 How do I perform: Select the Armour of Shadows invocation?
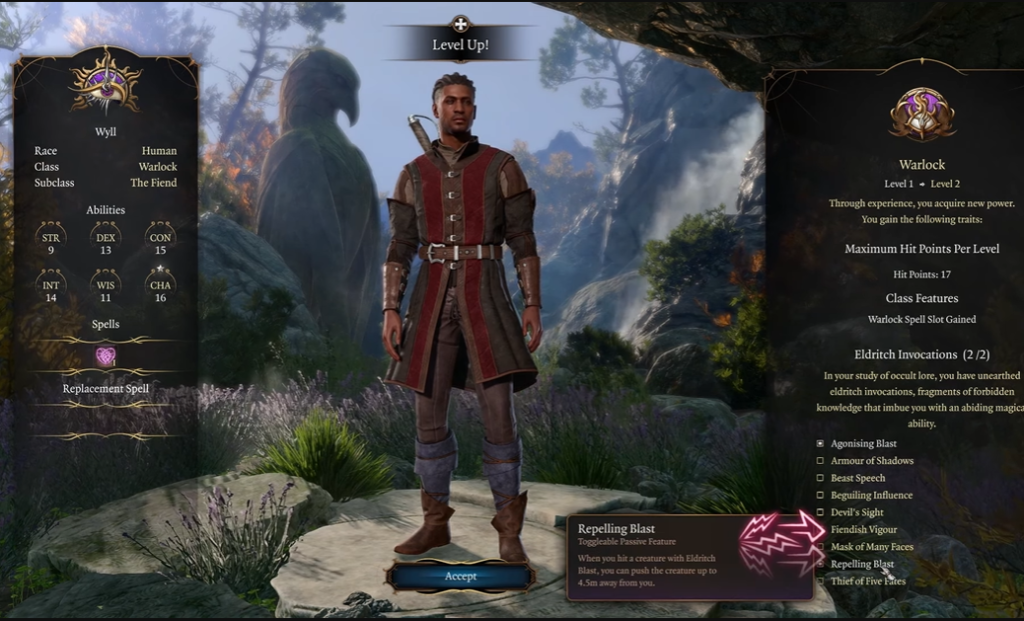coord(821,461)
